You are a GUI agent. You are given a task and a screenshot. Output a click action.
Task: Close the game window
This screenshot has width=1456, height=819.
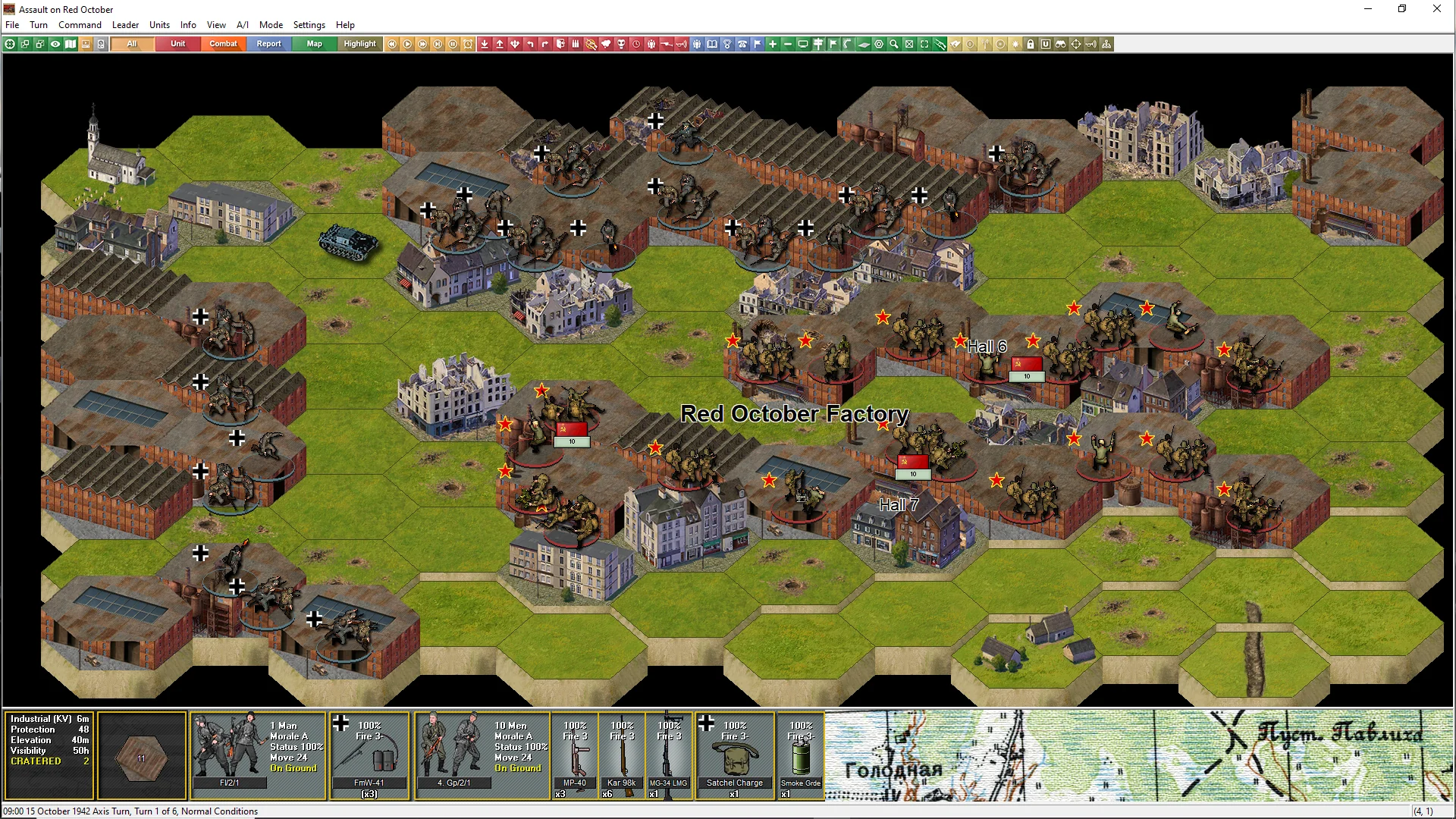(1436, 9)
